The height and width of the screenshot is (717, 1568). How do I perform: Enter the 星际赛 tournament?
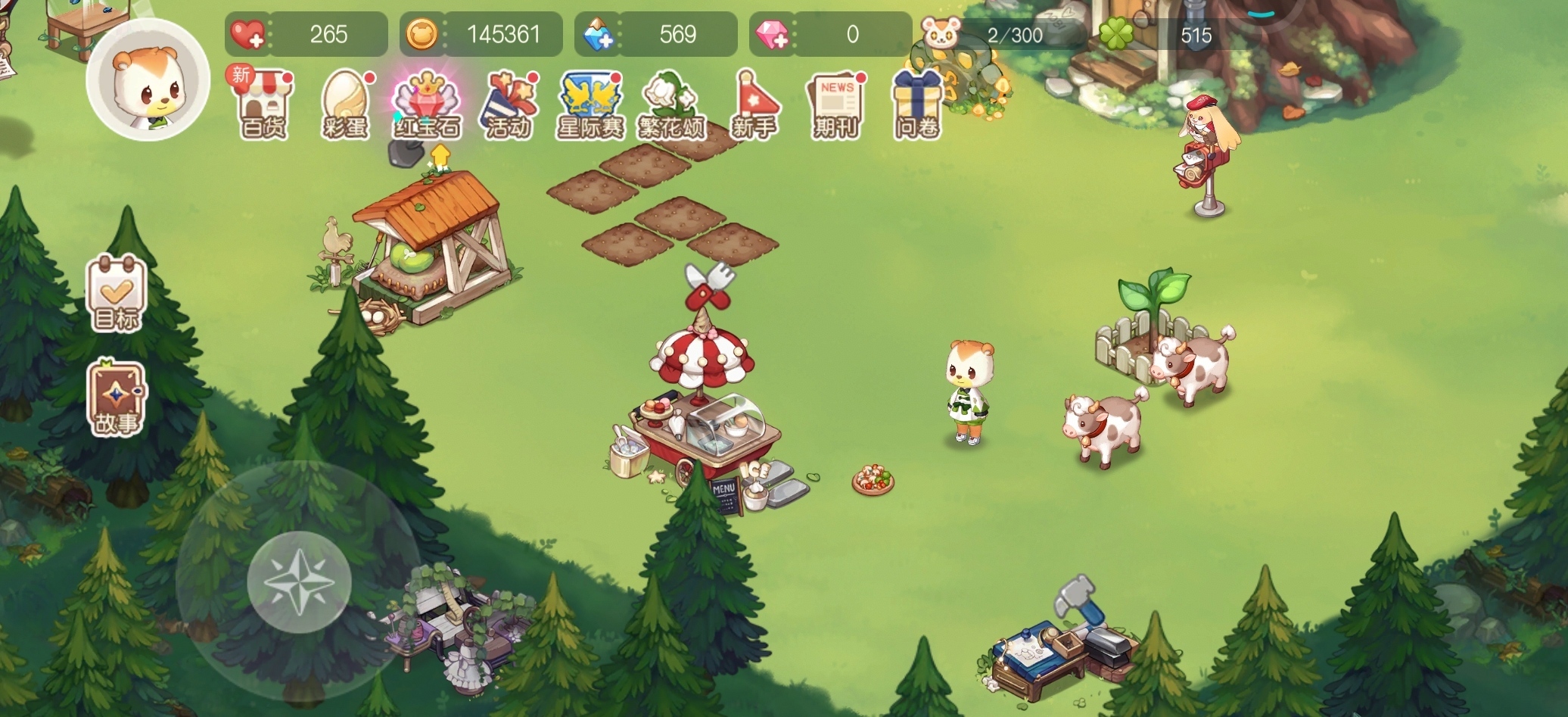590,106
